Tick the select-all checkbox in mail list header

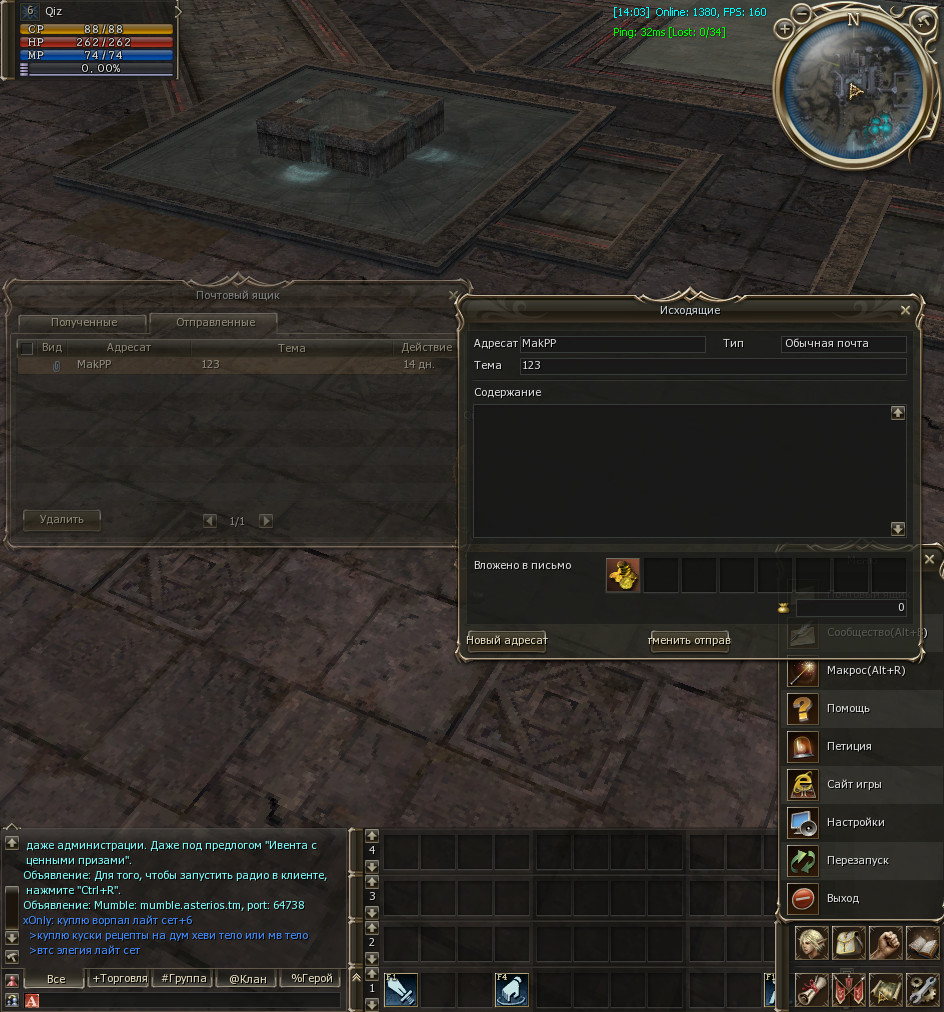coord(27,348)
